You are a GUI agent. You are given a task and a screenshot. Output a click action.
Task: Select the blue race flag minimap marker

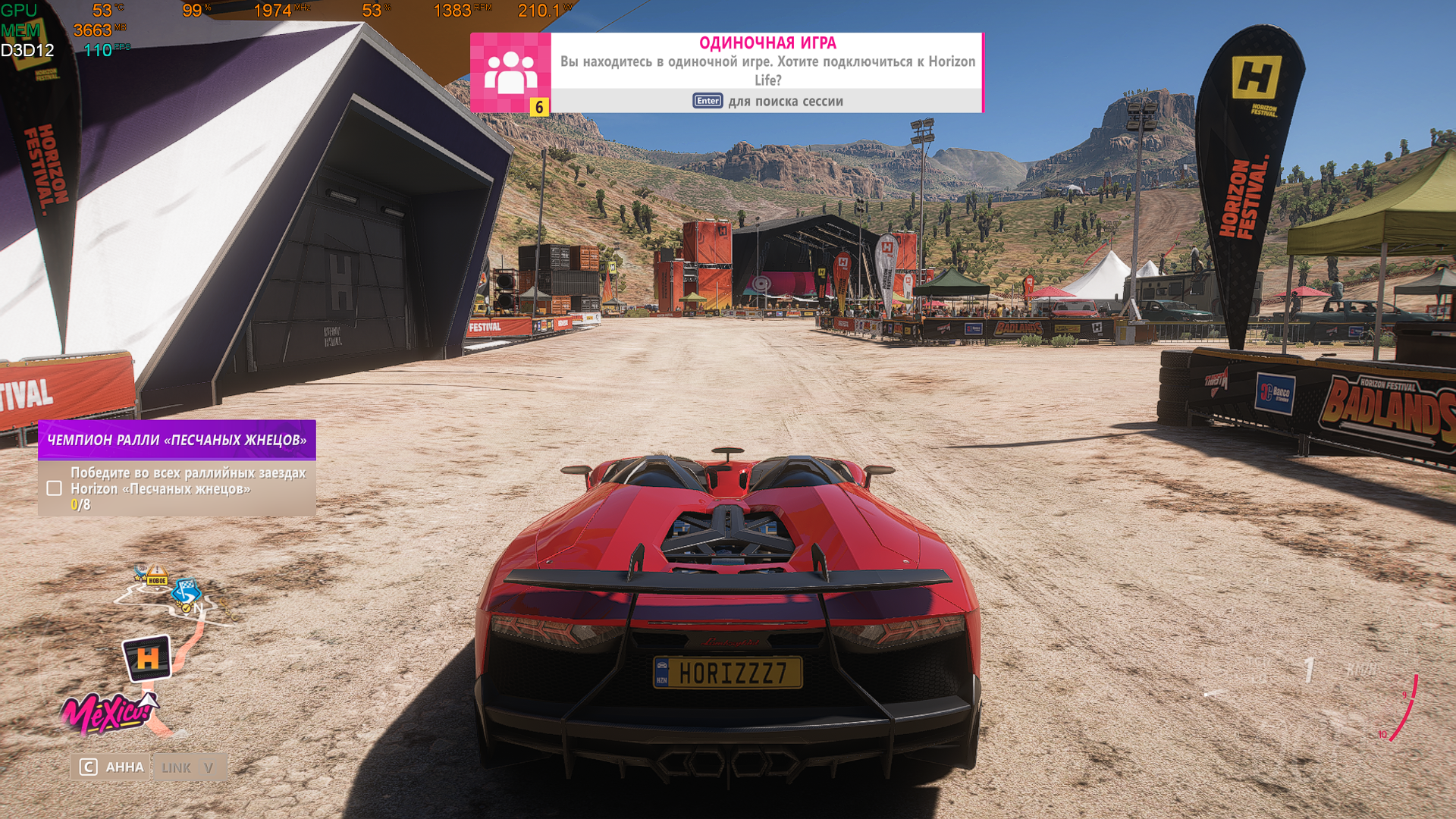coord(185,590)
